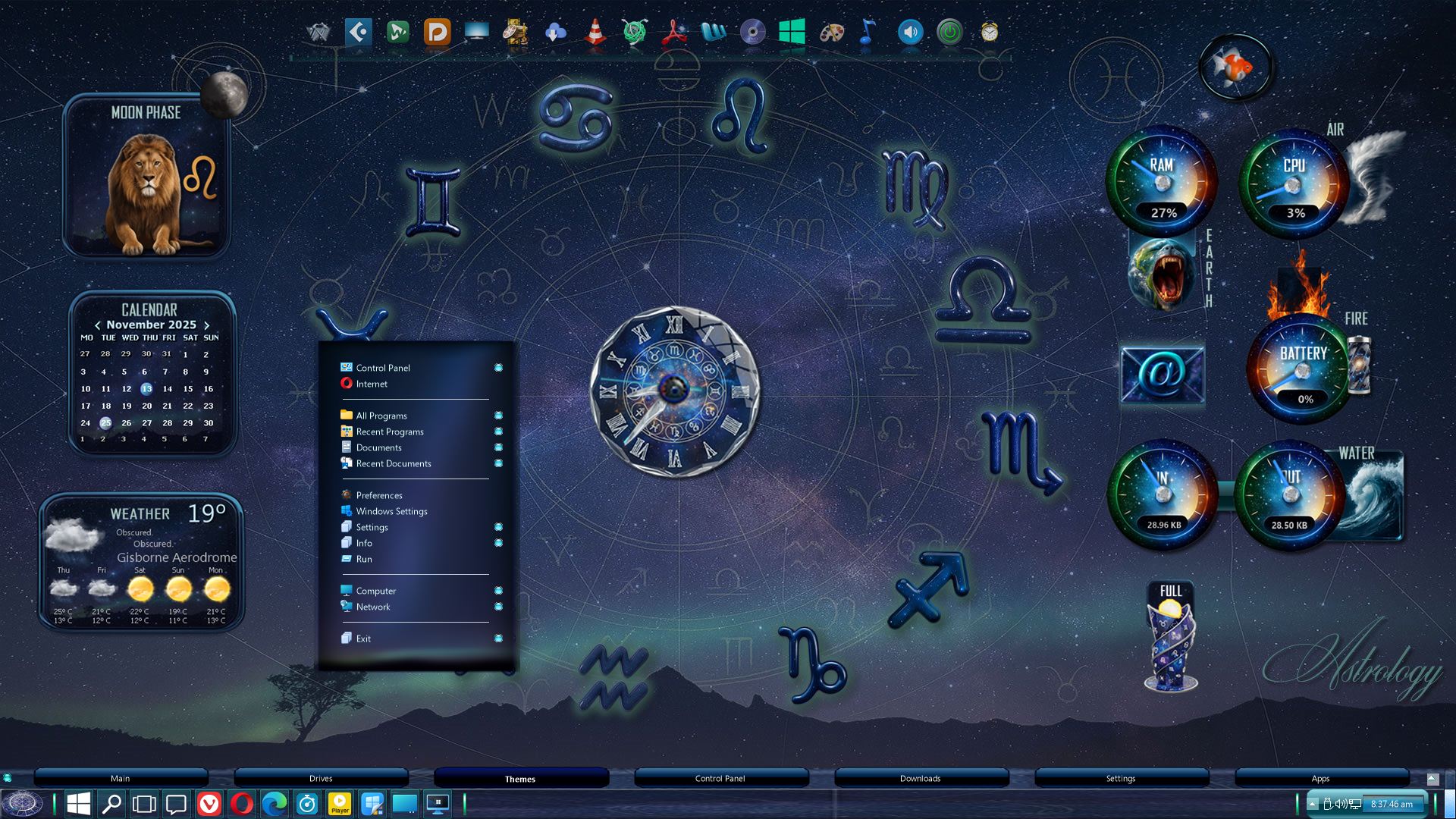Expand the All Programs entry
The height and width of the screenshot is (819, 1456).
tap(381, 416)
